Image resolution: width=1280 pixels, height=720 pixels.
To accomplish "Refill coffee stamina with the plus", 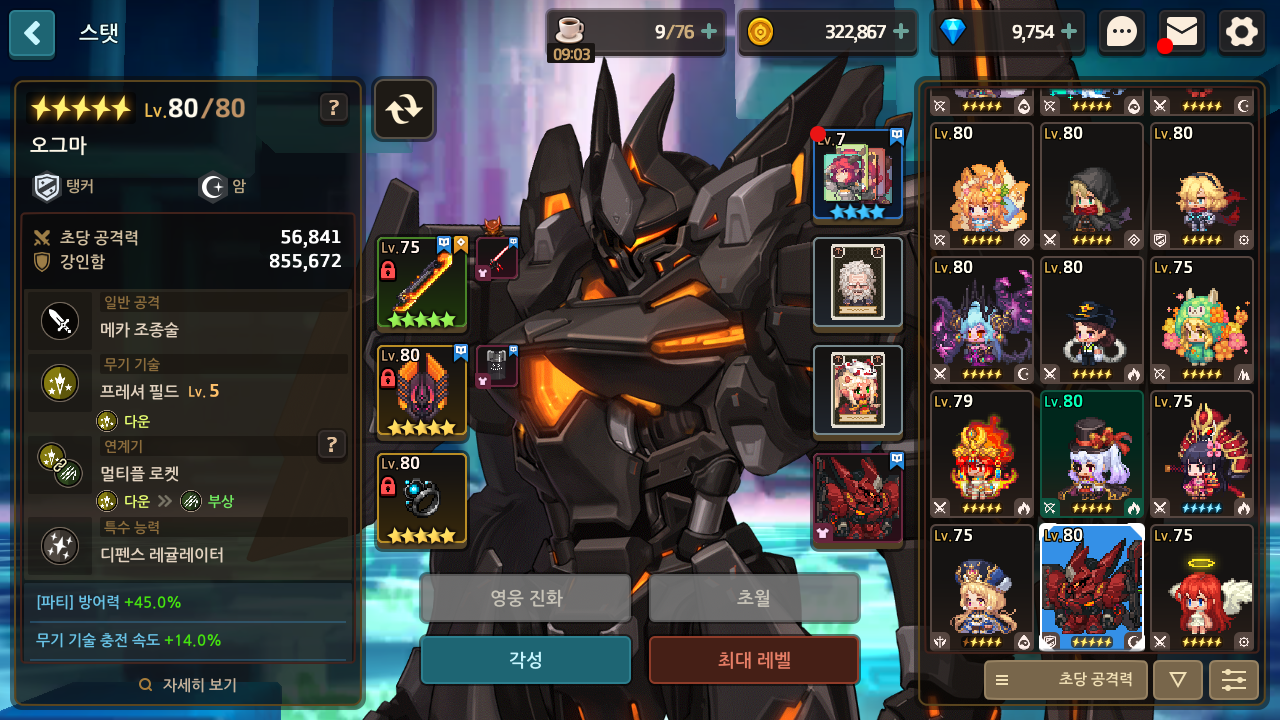I will (x=709, y=32).
